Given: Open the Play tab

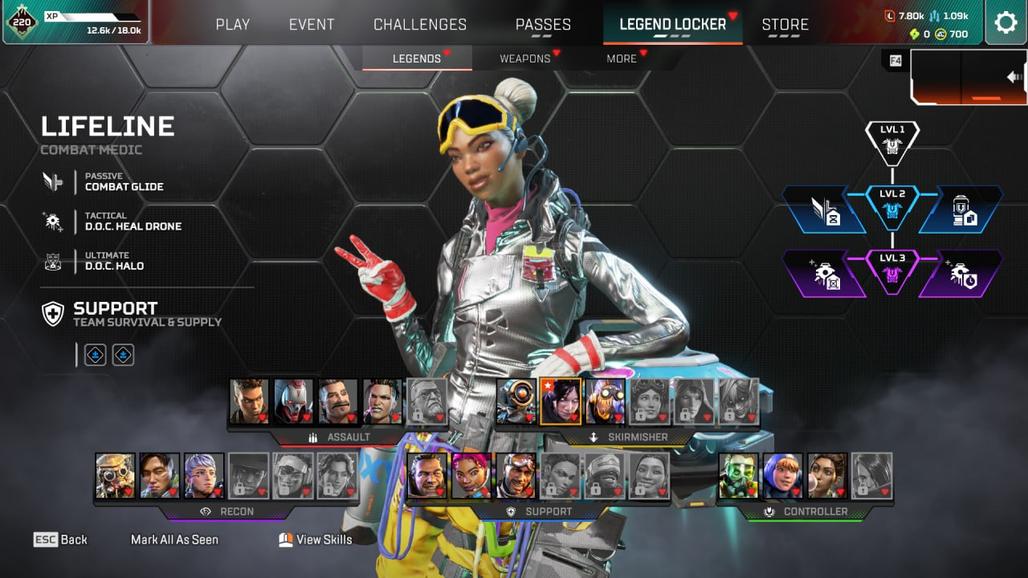Looking at the screenshot, I should 233,24.
